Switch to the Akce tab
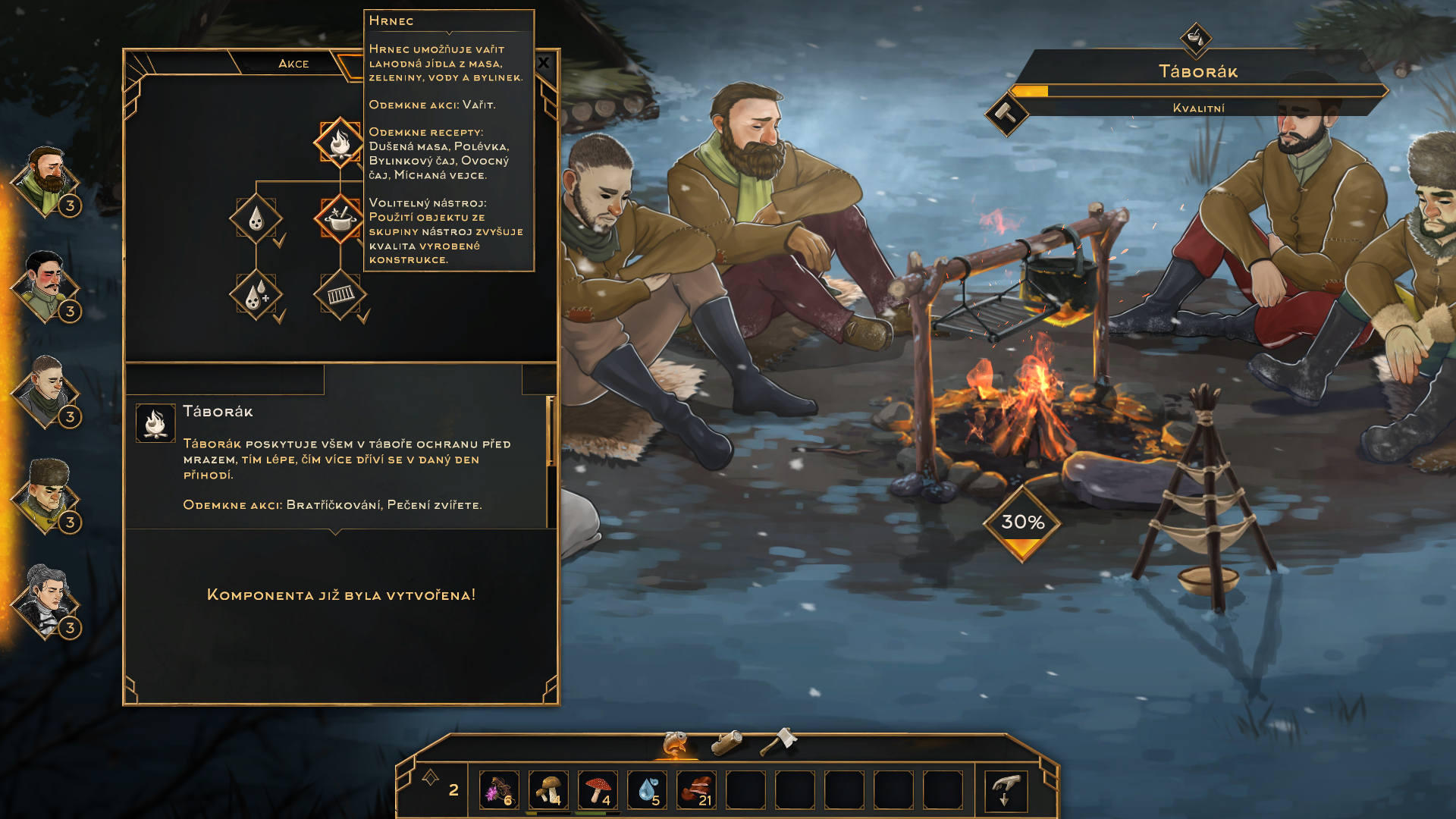 click(x=293, y=64)
